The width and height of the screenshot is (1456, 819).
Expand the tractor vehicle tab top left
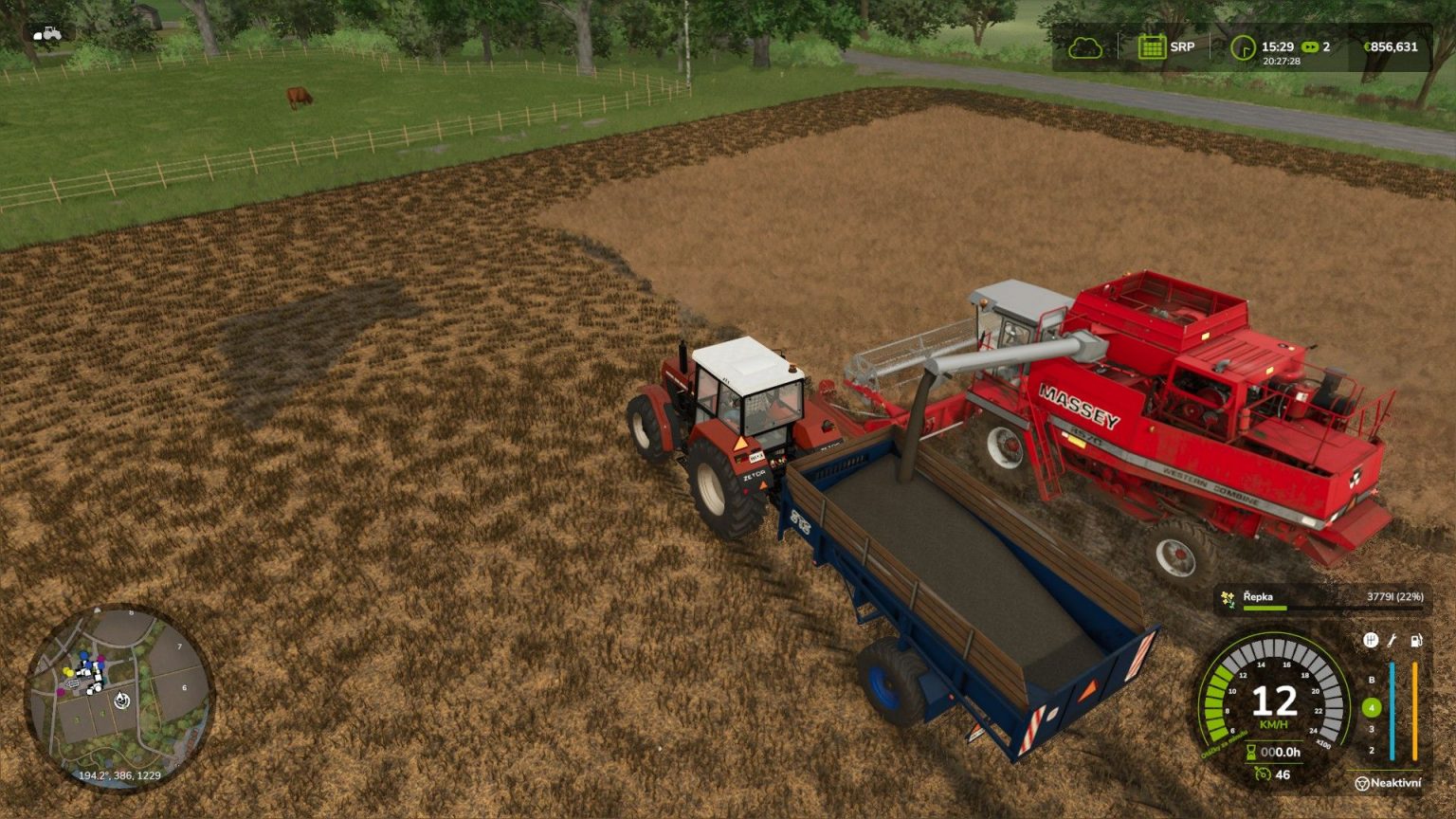(x=48, y=31)
